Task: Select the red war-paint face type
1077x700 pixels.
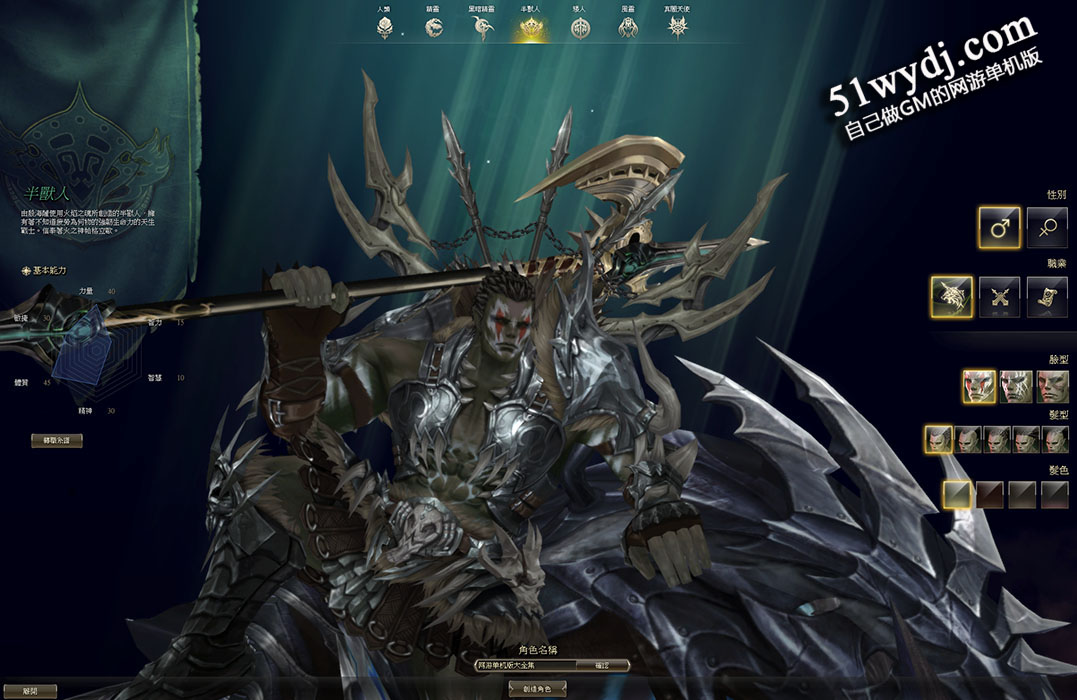Action: (x=980, y=386)
